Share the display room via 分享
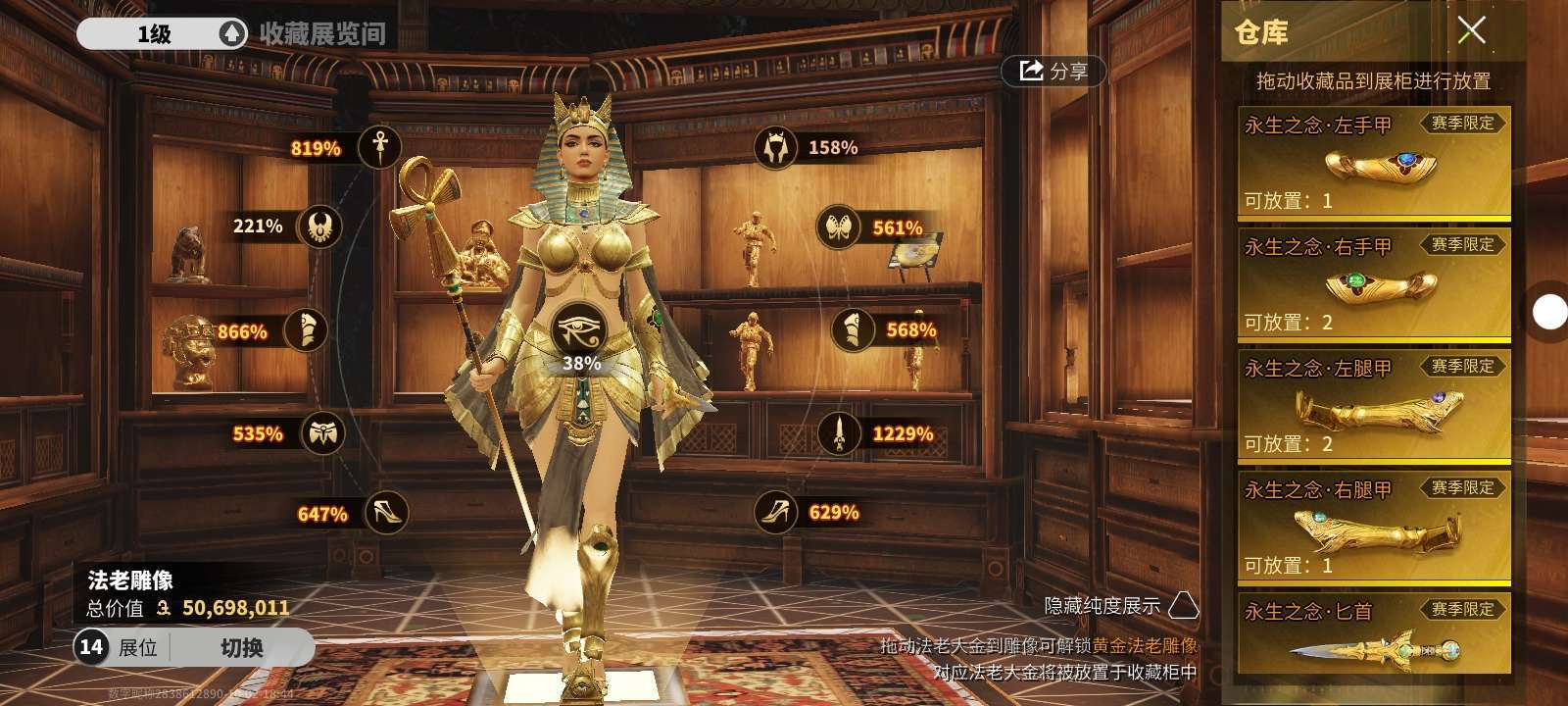 [1053, 71]
